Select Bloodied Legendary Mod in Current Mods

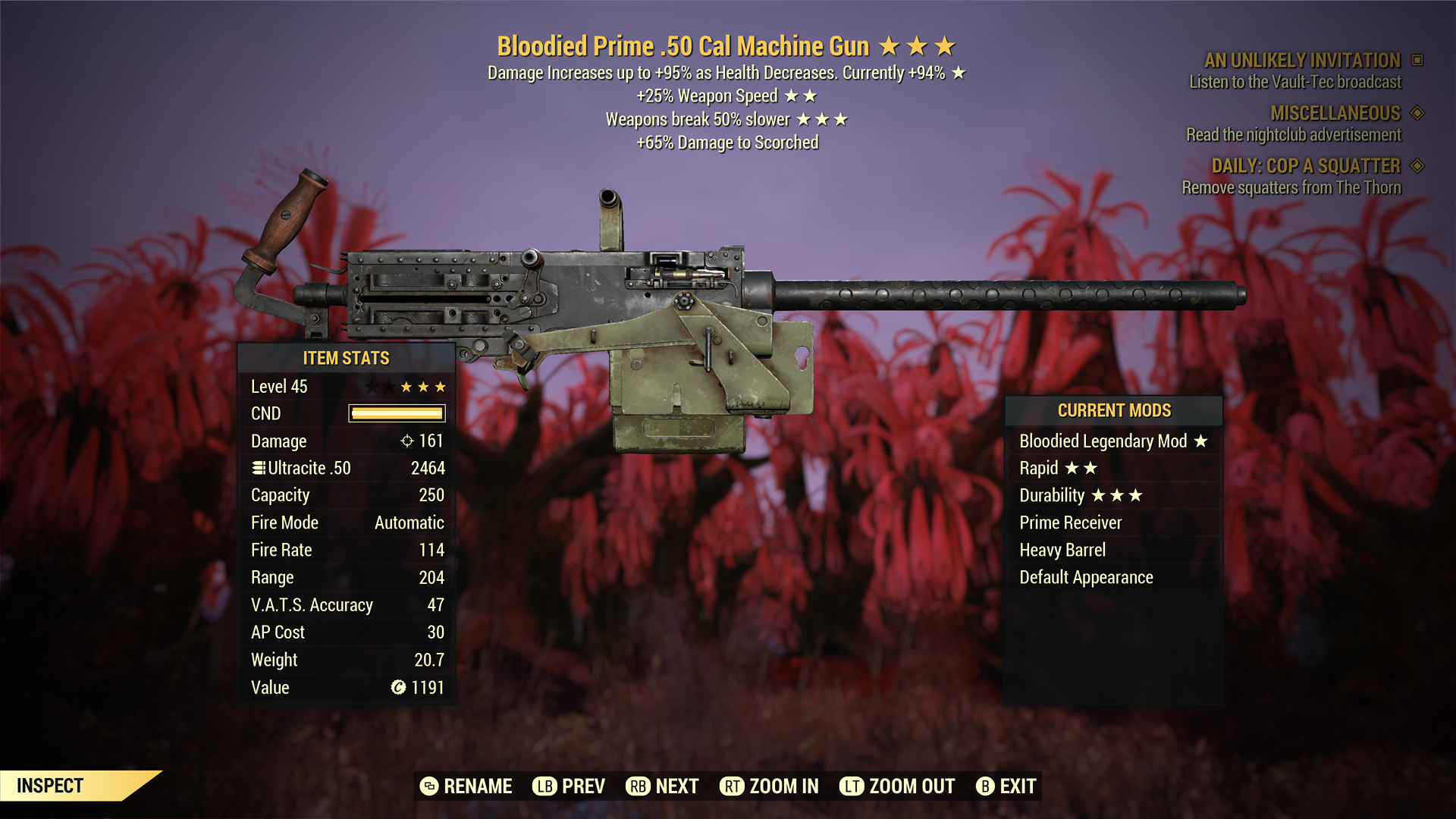[x=1112, y=441]
